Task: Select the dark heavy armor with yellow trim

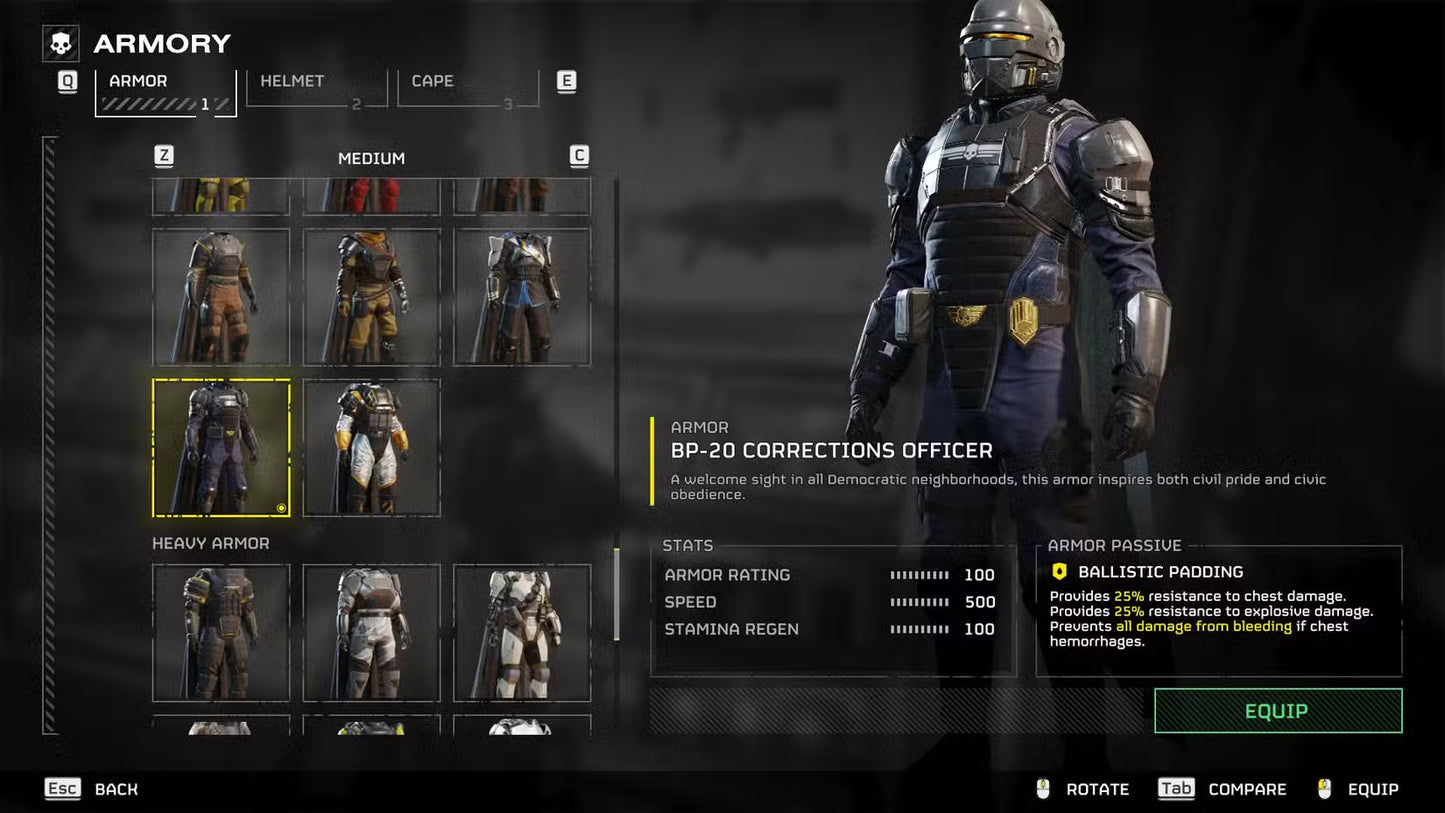Action: pos(221,632)
